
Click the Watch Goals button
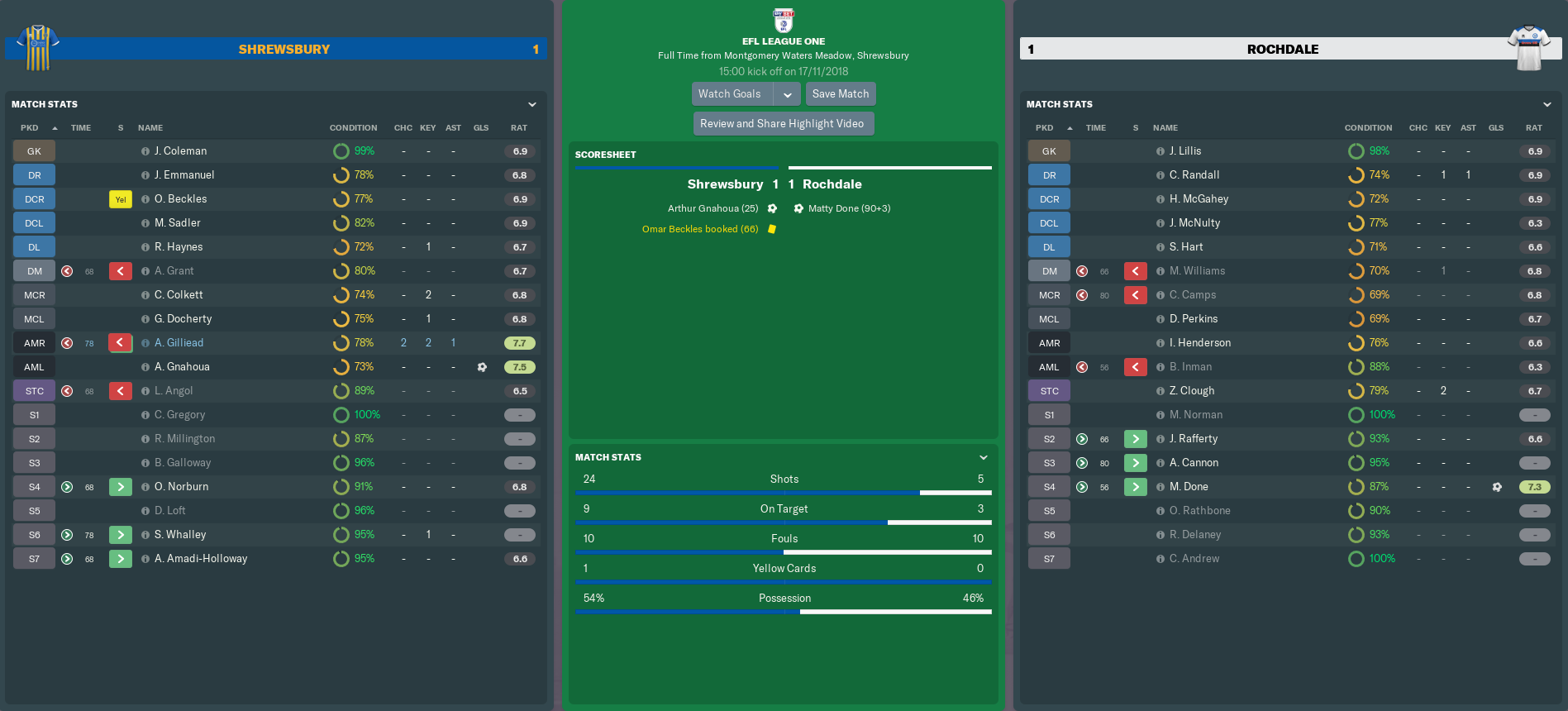pyautogui.click(x=730, y=94)
